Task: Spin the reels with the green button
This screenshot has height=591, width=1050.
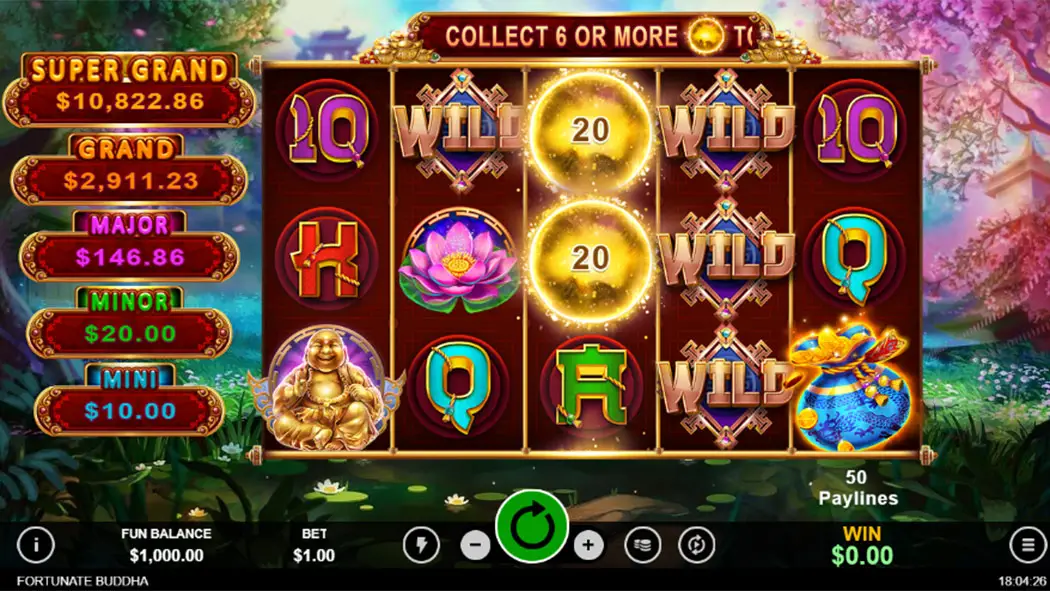Action: pos(532,526)
